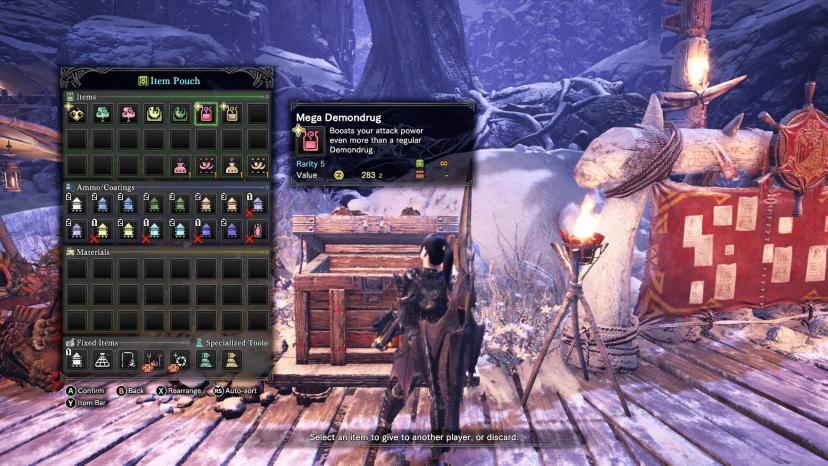Select the tan sack item
The width and height of the screenshot is (828, 466).
click(x=232, y=165)
